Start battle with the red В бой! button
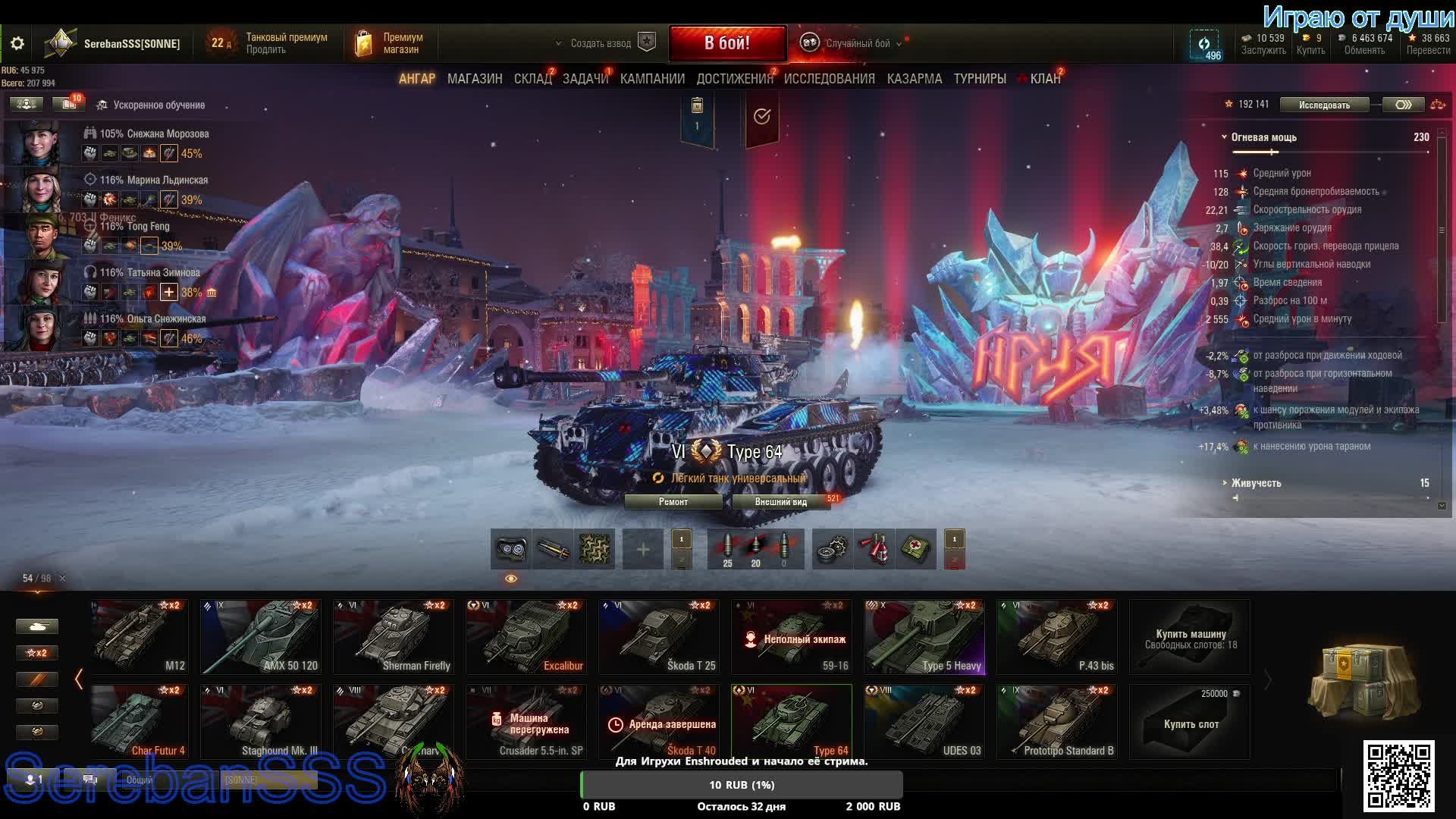The image size is (1456, 819). pyautogui.click(x=726, y=43)
